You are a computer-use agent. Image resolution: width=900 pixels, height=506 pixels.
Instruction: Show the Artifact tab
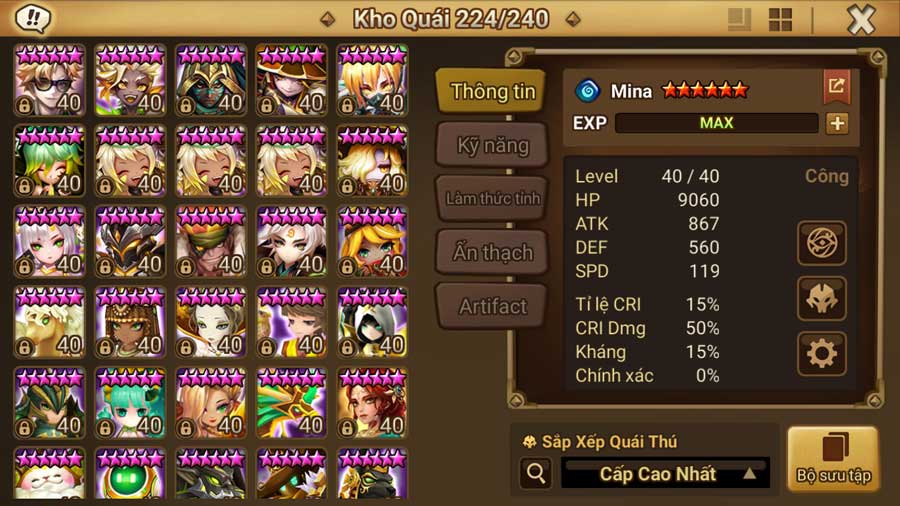(x=492, y=306)
